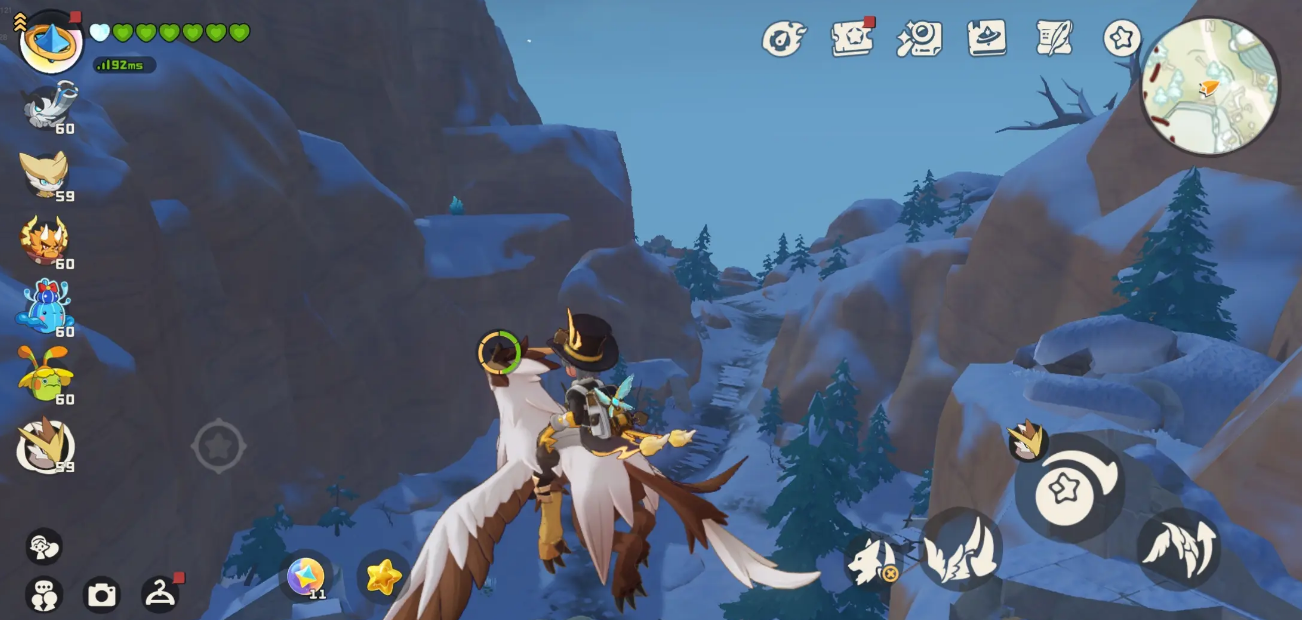Select the orange horned beast pet
Viewport: 1302px width, 620px height.
tap(45, 241)
